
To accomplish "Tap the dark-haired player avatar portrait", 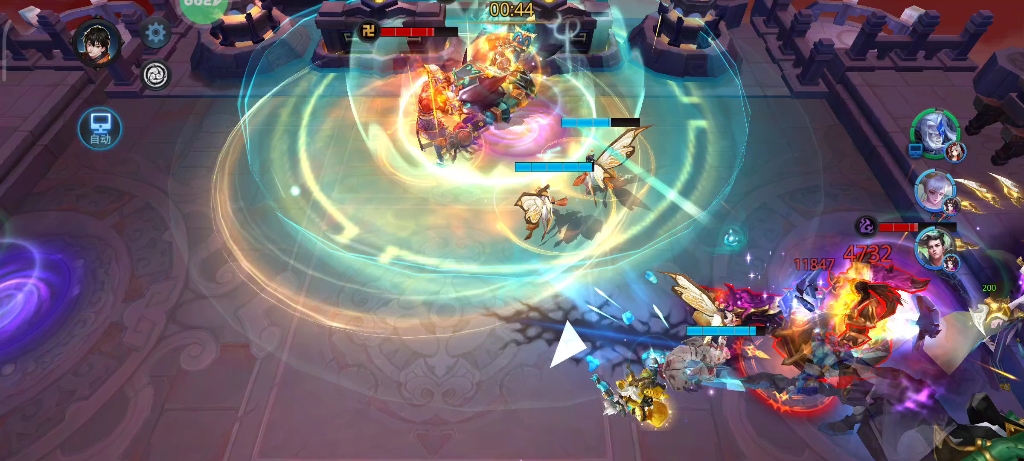I will pyautogui.click(x=97, y=42).
